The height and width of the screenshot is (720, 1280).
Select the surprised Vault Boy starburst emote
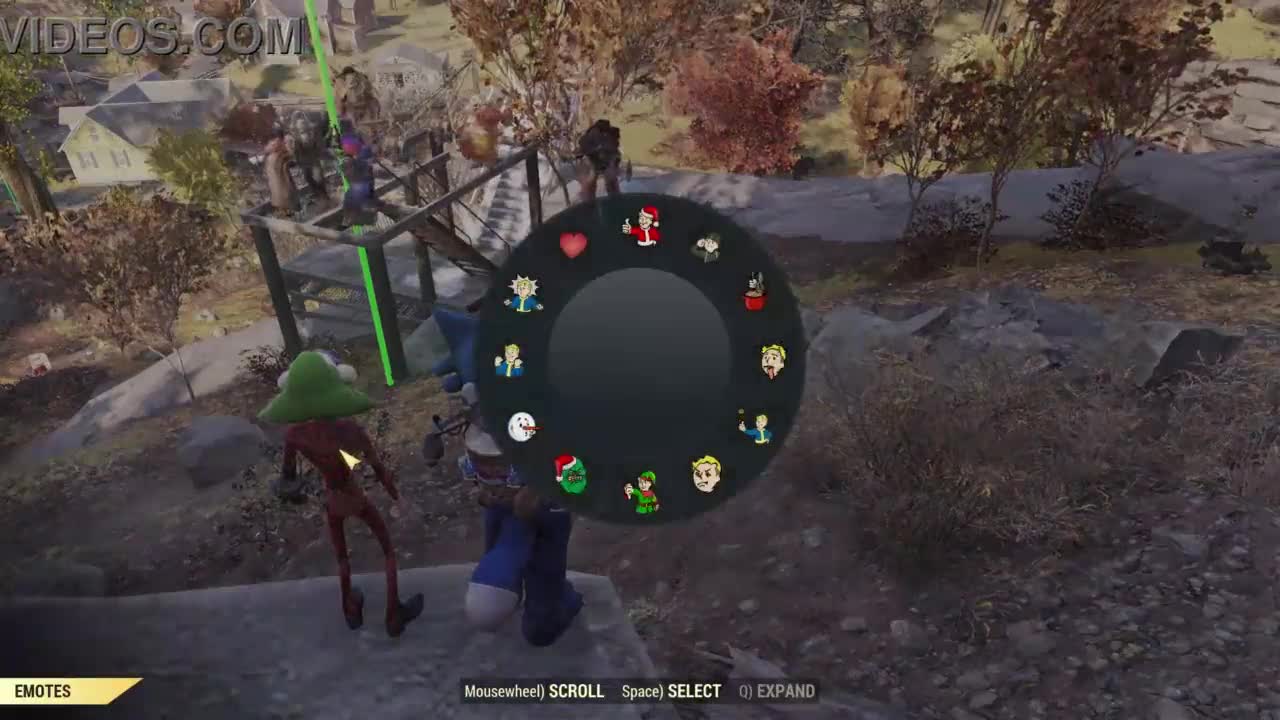[x=522, y=294]
